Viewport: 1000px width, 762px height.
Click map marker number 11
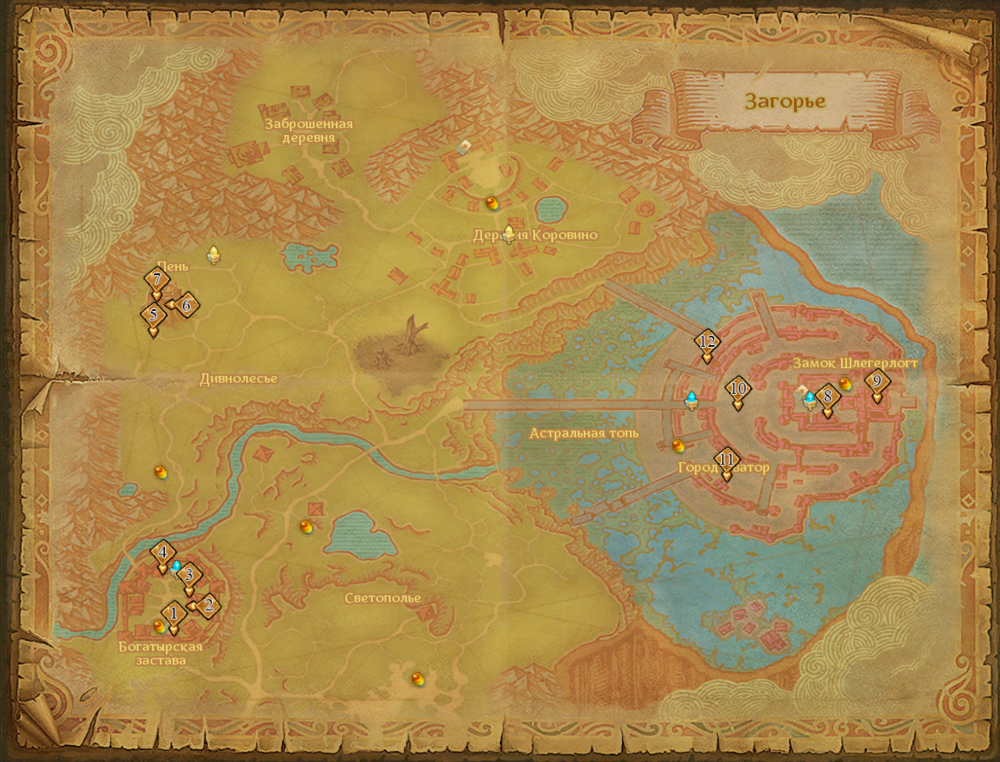[x=727, y=459]
